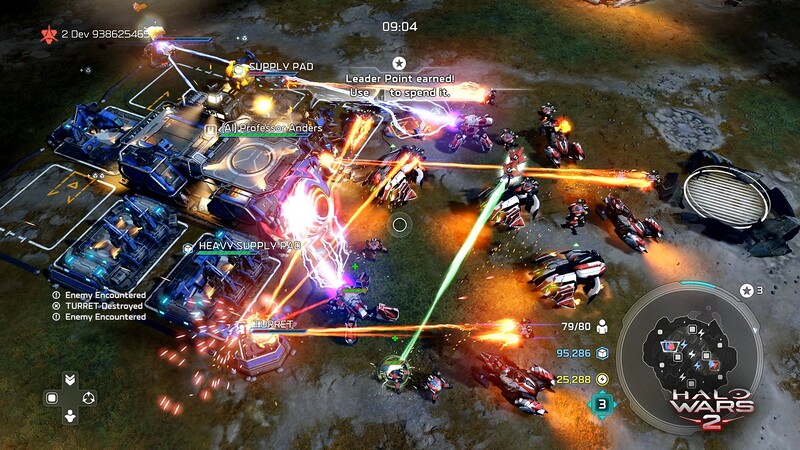This screenshot has height=450, width=800.
Task: Click the yellow power resource icon
Action: 603,380
